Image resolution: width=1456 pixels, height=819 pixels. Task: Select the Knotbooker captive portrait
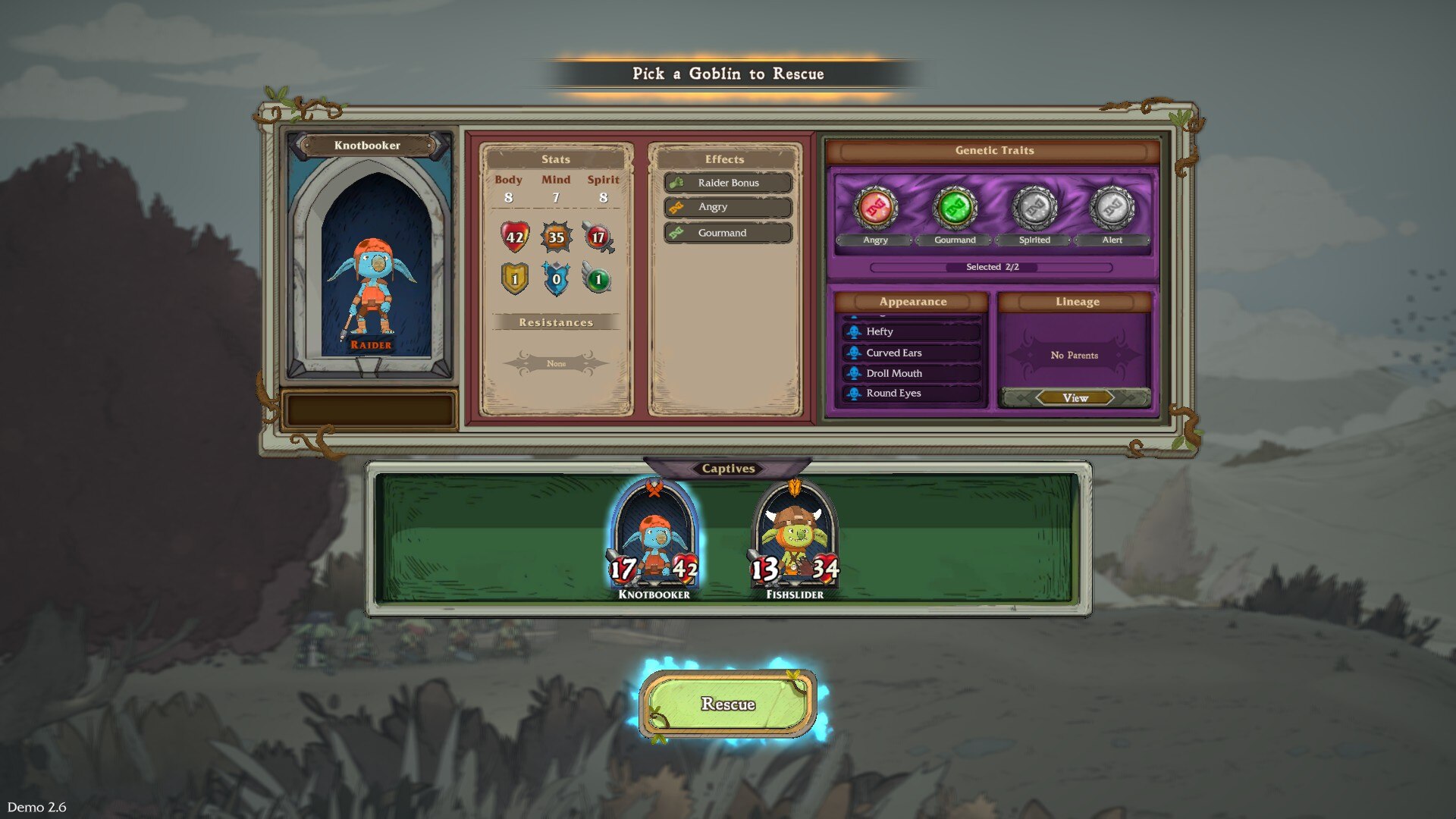(x=654, y=538)
